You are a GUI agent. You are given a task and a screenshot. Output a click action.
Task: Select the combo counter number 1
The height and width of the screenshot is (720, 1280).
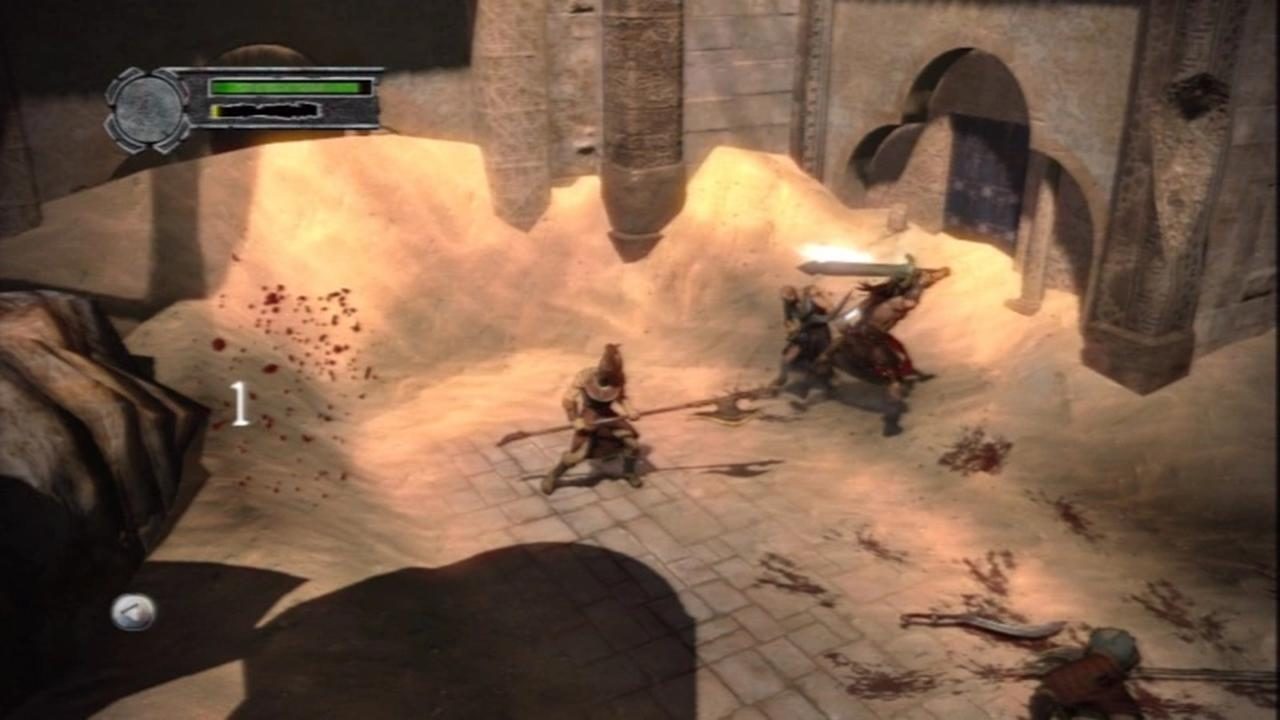click(240, 403)
